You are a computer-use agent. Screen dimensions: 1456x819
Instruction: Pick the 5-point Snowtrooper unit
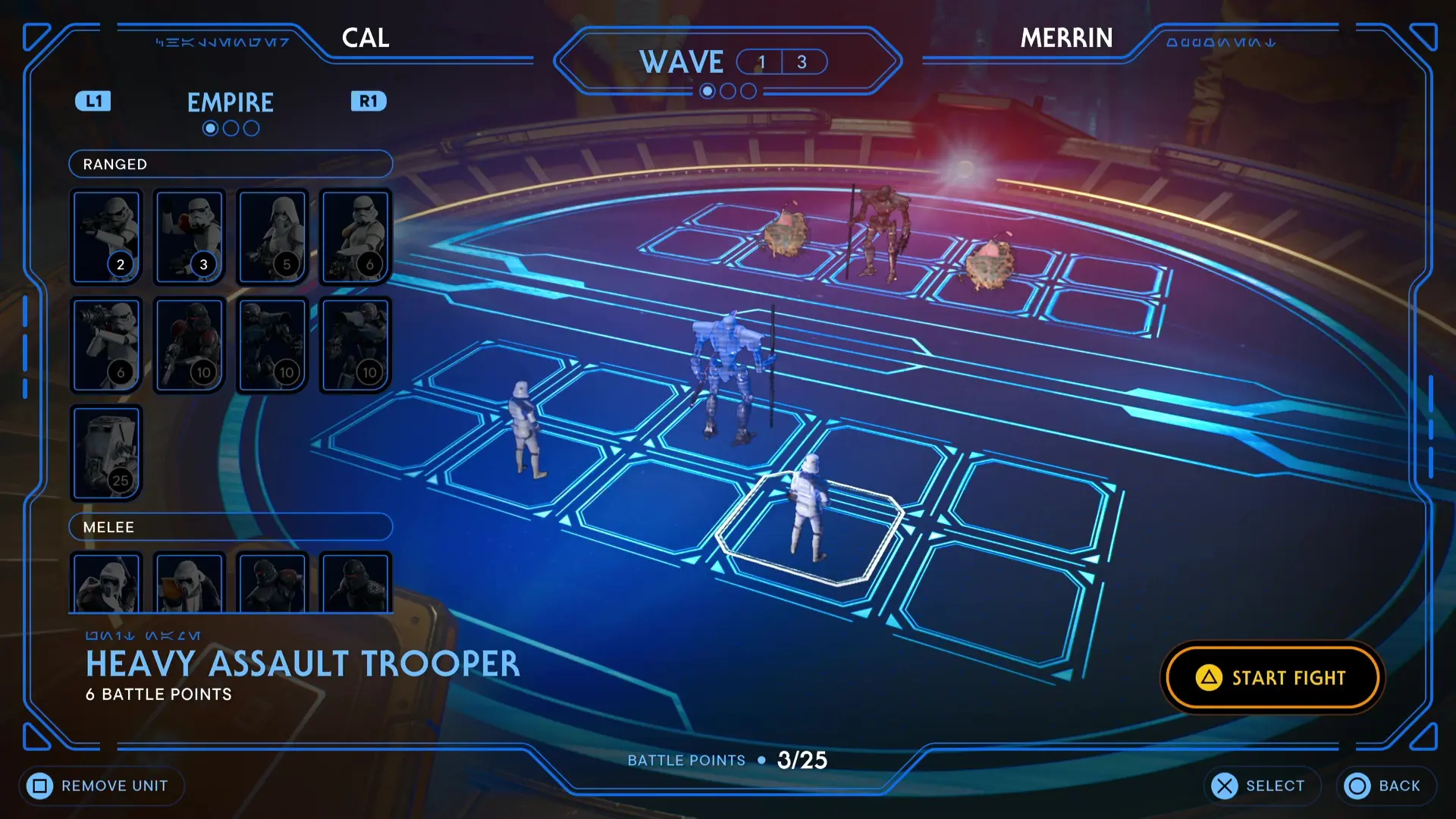click(272, 237)
